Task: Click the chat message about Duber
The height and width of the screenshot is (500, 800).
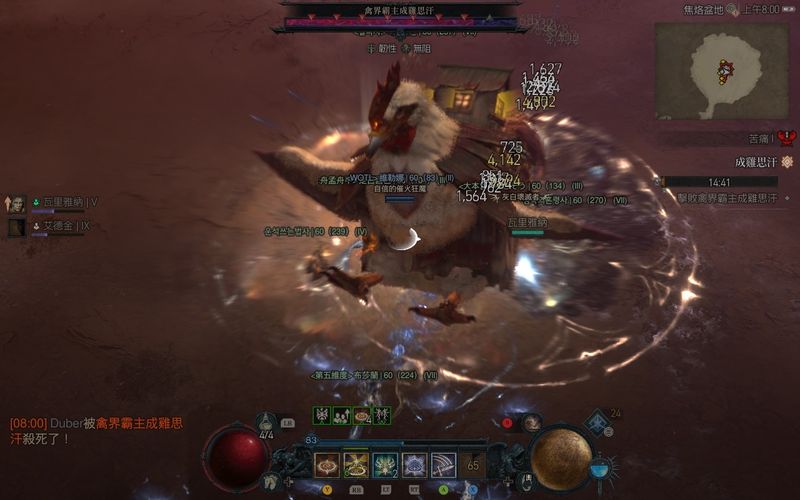Action: (x=97, y=431)
